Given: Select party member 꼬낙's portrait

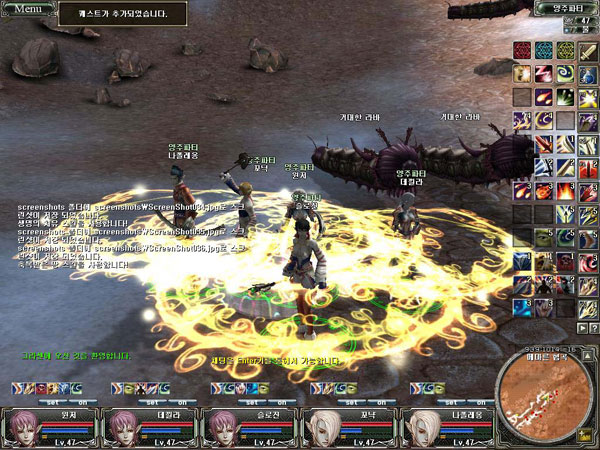Looking at the screenshot, I should click(322, 427).
